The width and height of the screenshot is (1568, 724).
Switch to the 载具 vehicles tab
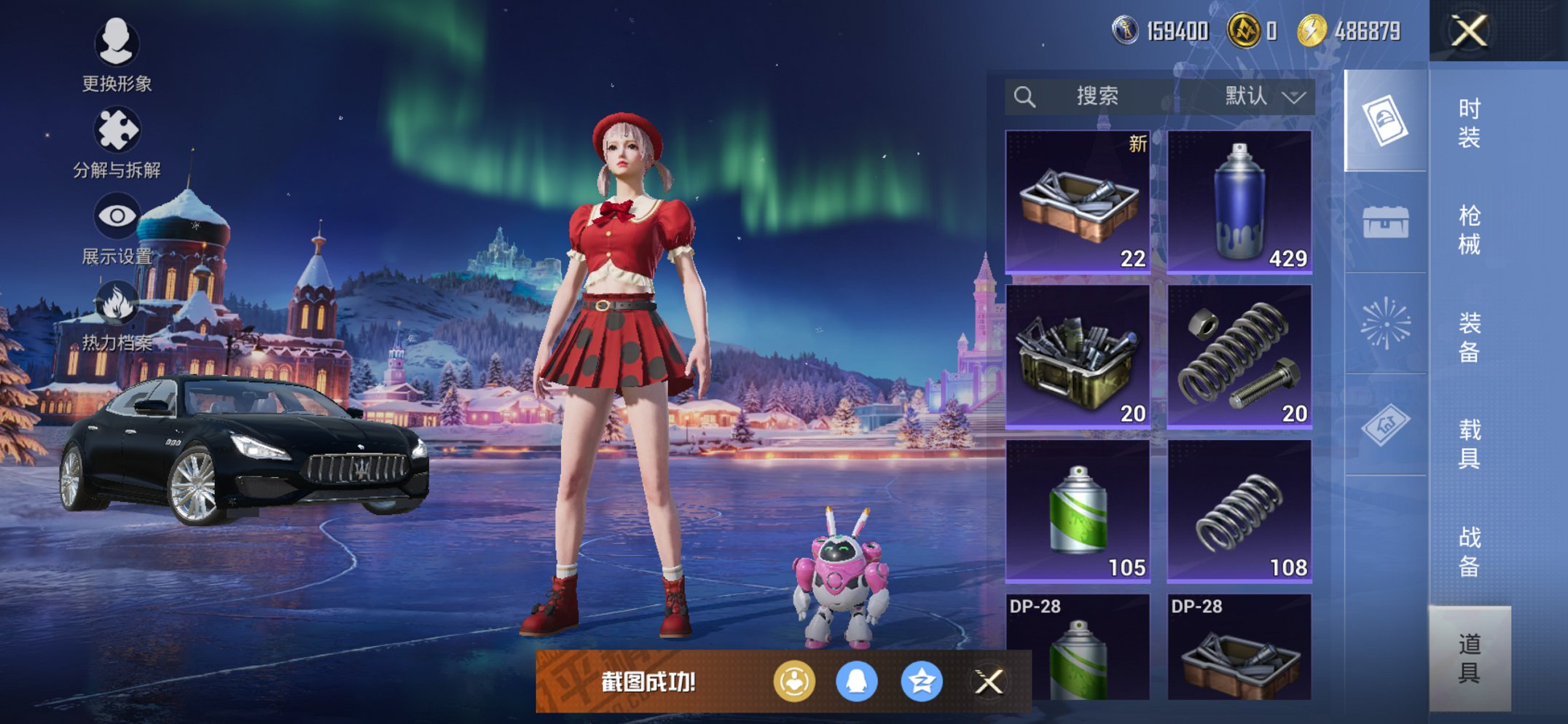pyautogui.click(x=1469, y=444)
